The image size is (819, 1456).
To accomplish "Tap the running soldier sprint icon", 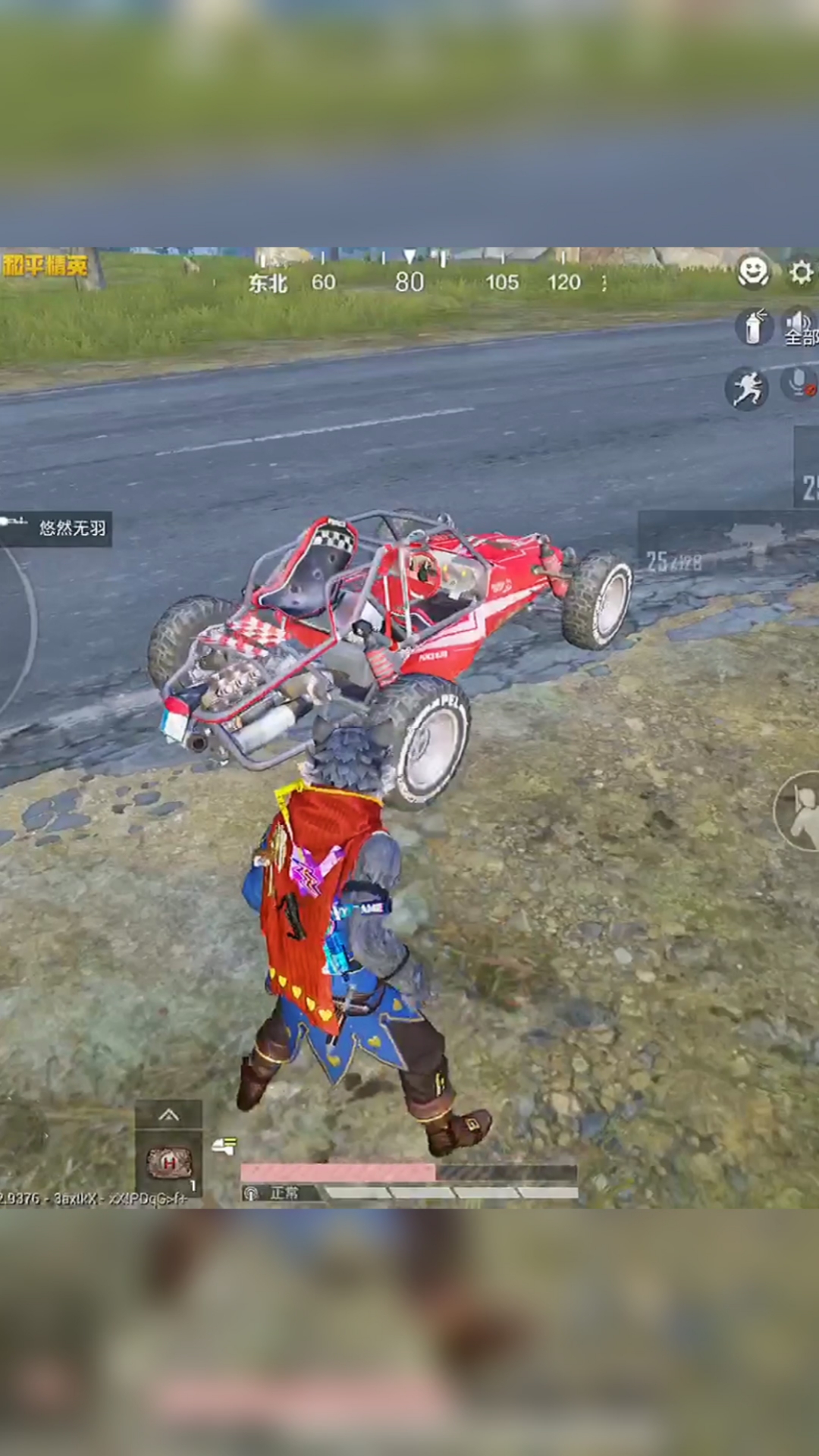I will click(746, 388).
